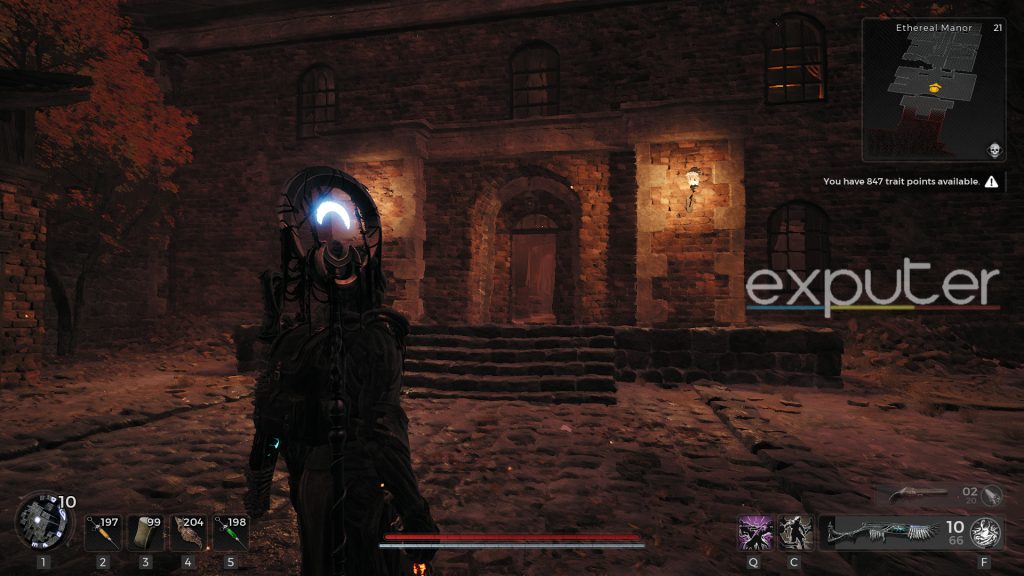The width and height of the screenshot is (1024, 576).
Task: Use the green syringe consumable slot
Action: point(231,532)
